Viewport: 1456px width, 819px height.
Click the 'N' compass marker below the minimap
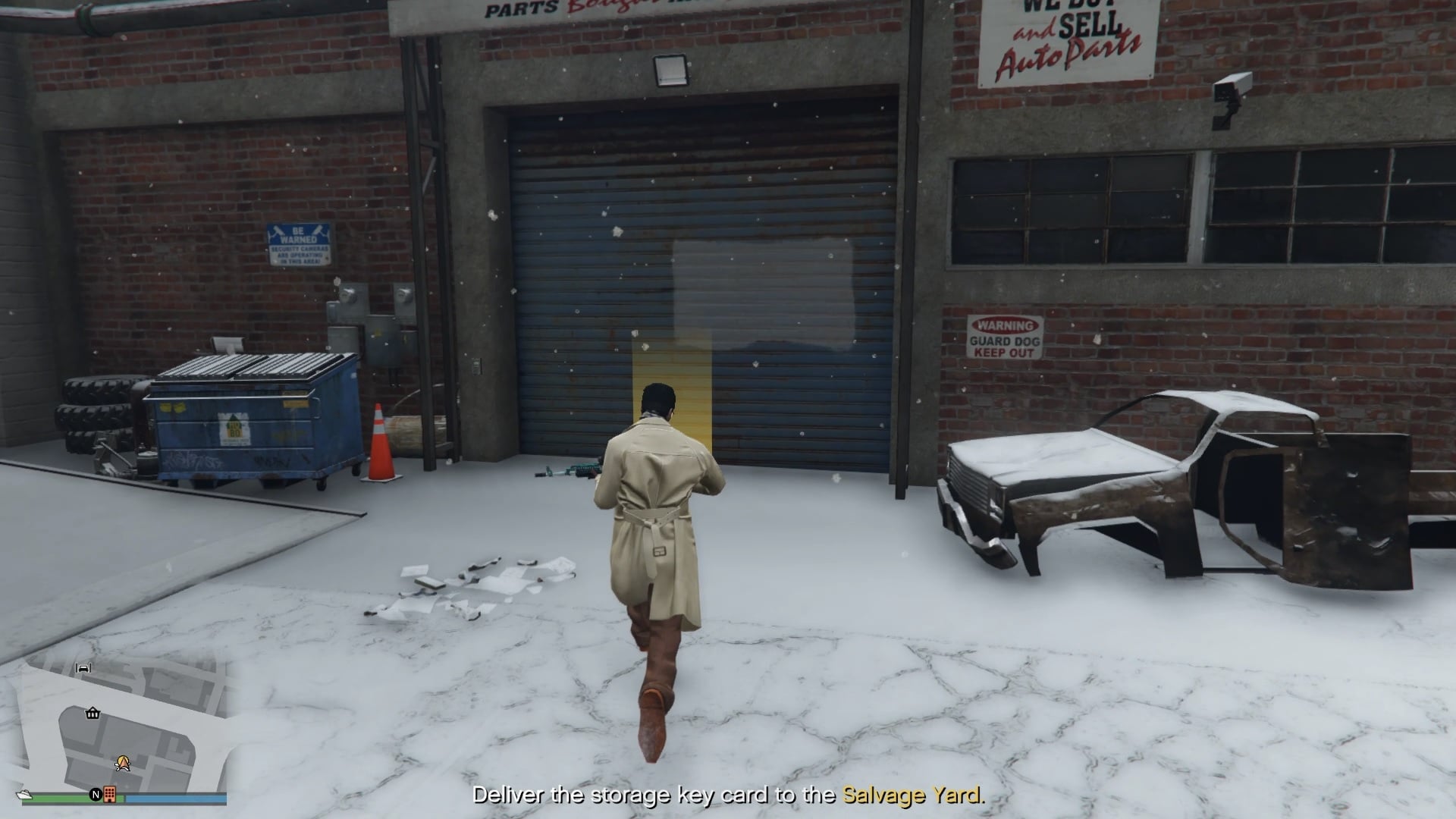pyautogui.click(x=96, y=795)
